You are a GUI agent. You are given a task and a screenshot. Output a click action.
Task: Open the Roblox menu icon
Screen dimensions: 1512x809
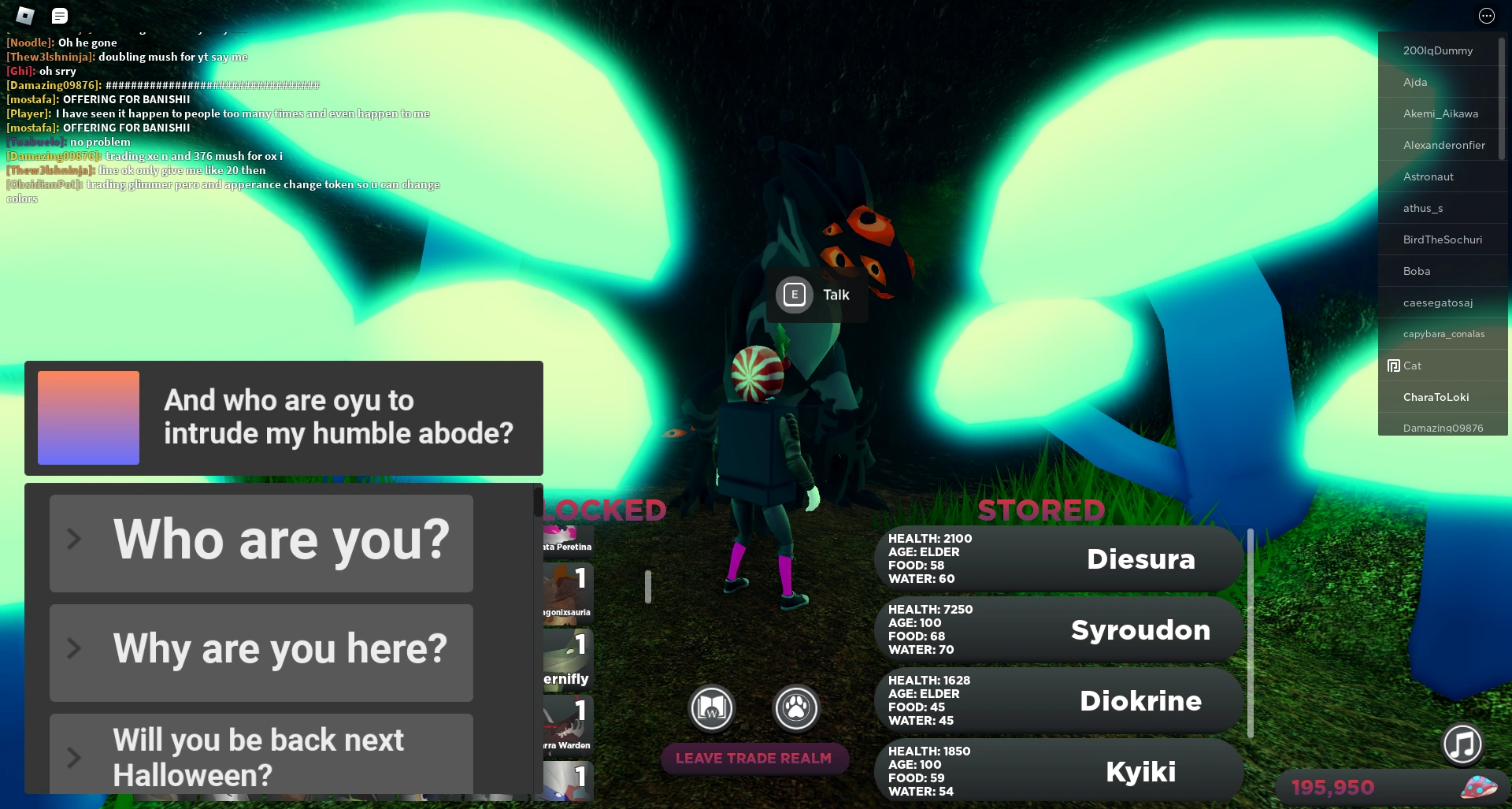click(x=24, y=15)
